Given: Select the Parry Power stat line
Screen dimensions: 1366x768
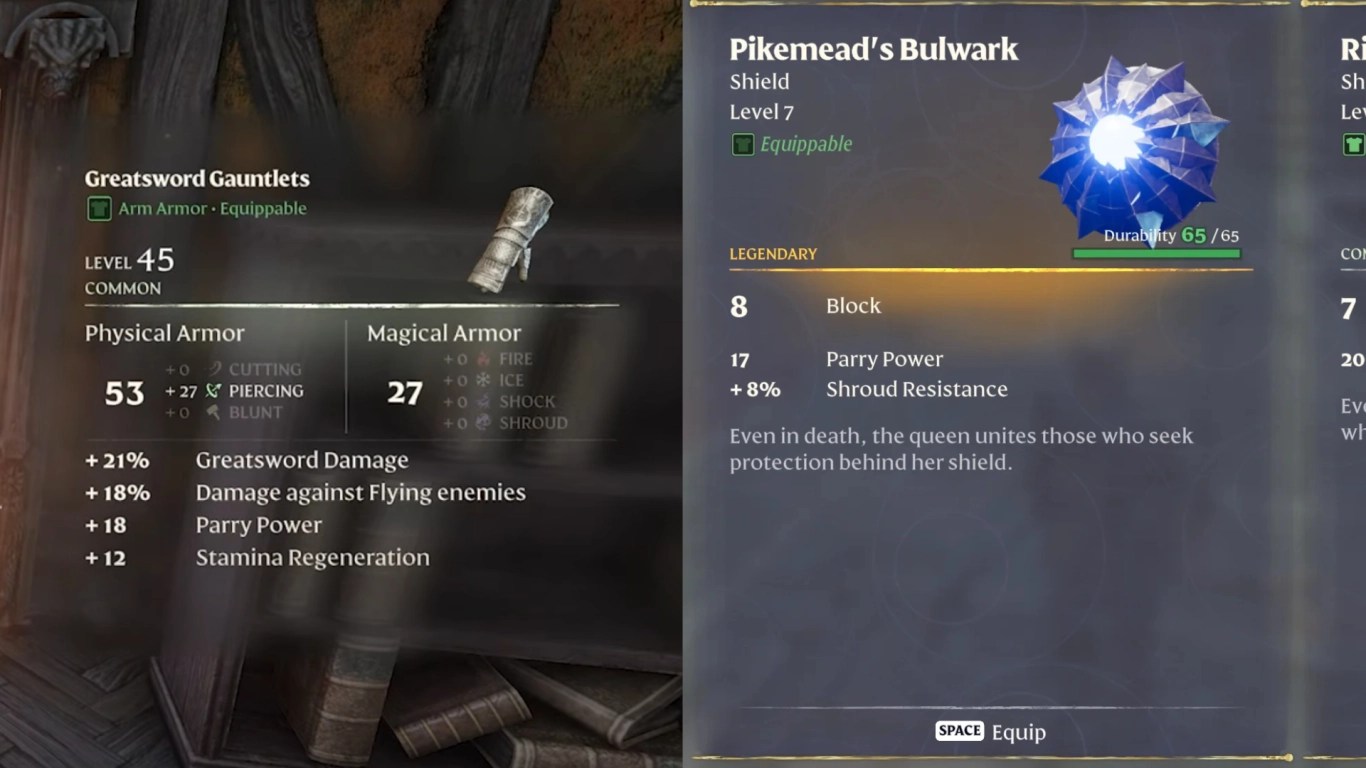Looking at the screenshot, I should 884,358.
